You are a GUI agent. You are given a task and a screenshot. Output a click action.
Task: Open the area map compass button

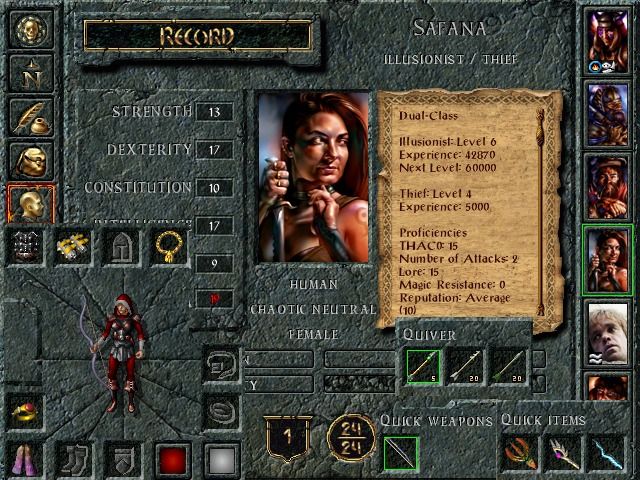coord(29,71)
